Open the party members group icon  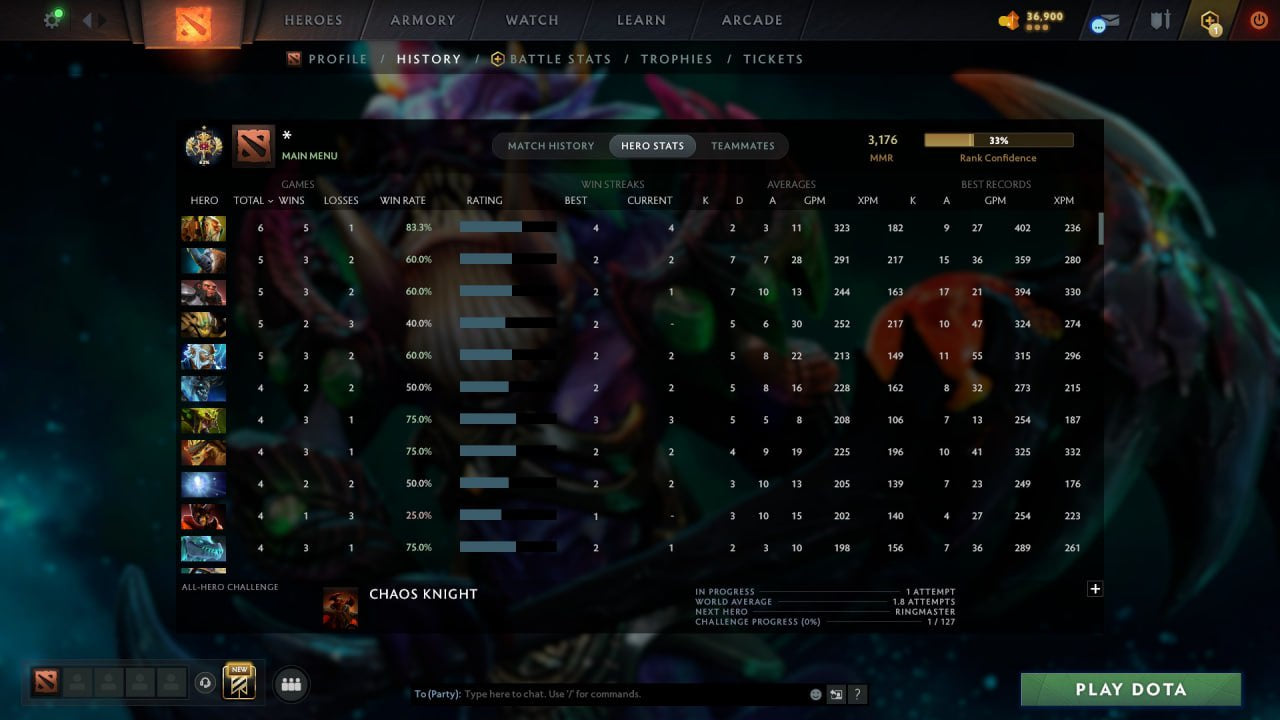click(x=290, y=683)
